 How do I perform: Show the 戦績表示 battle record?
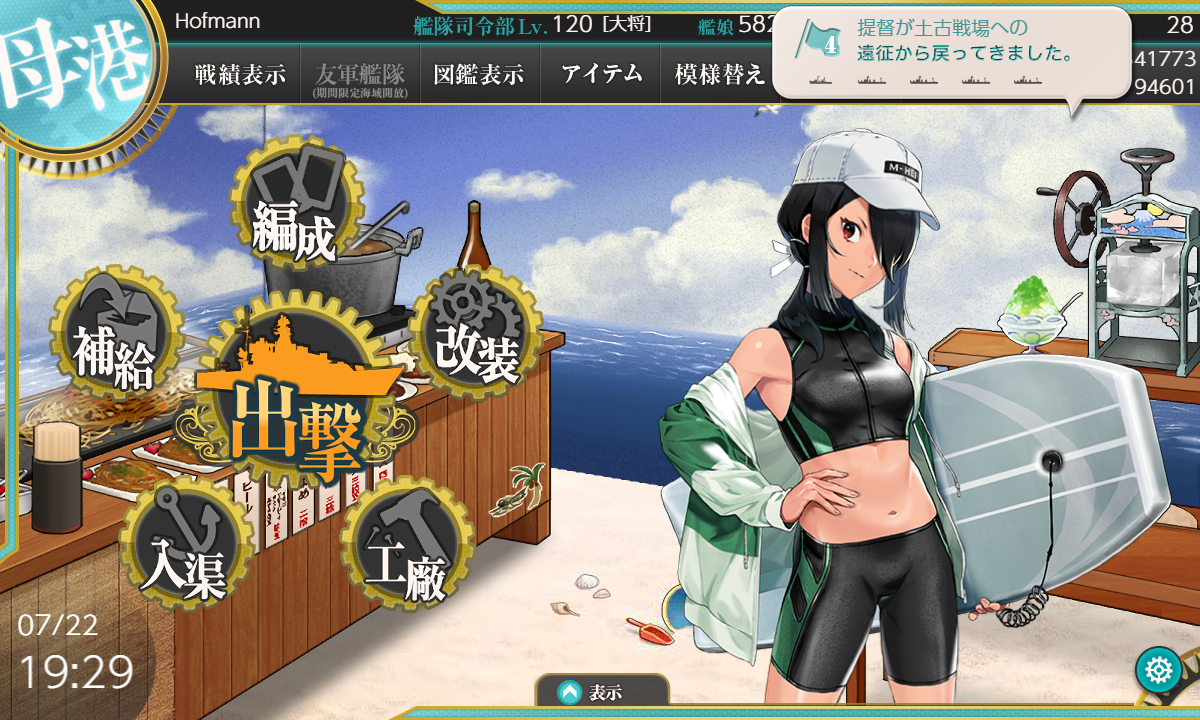[240, 75]
